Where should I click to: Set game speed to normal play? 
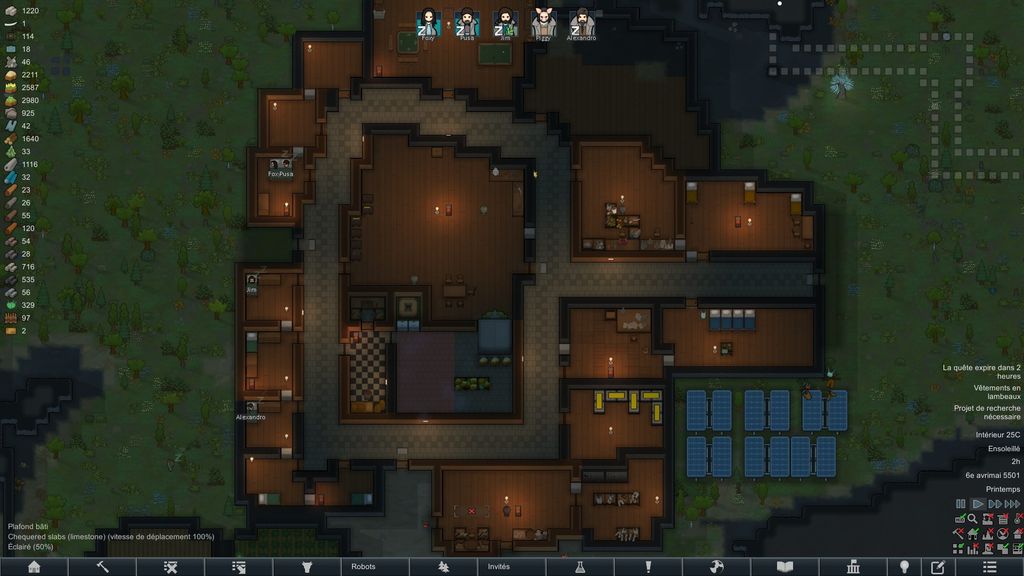tap(978, 504)
